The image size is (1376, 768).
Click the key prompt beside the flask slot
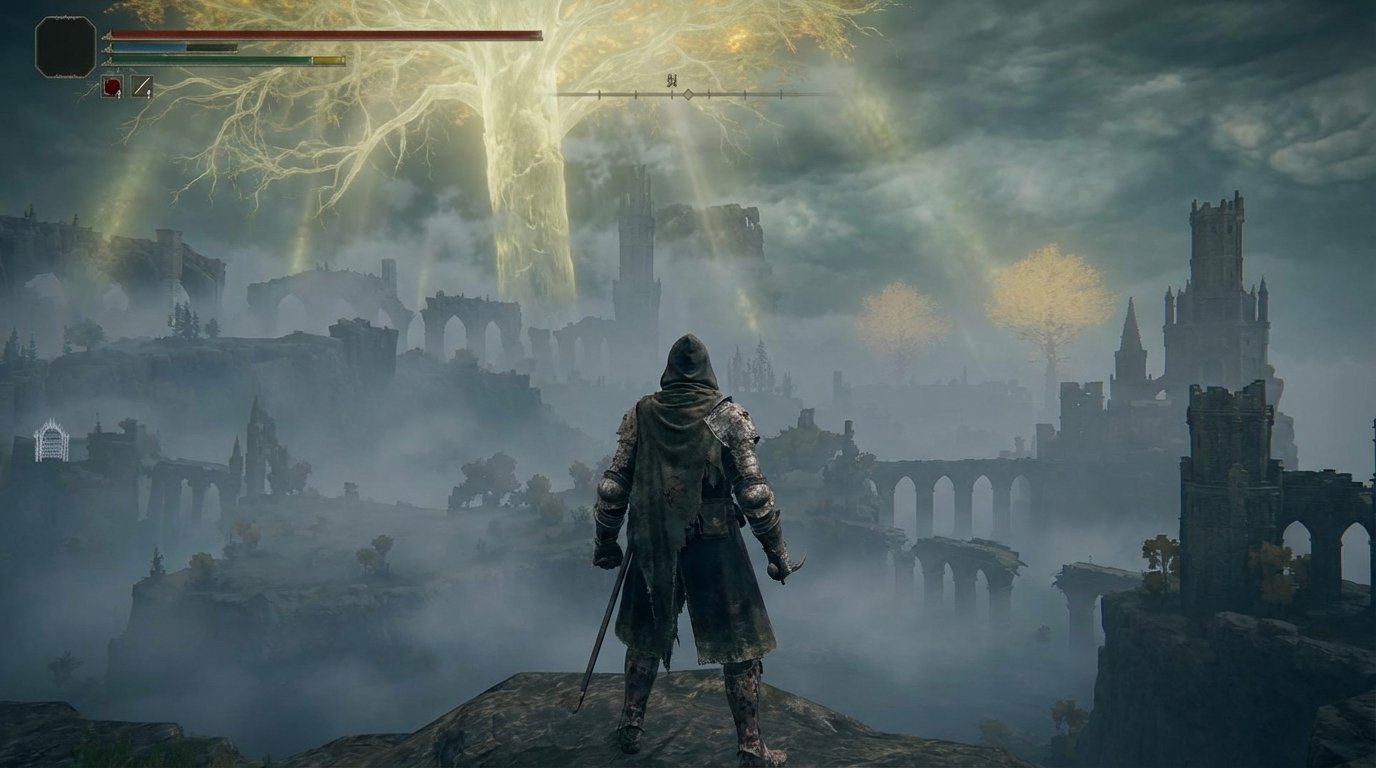[x=119, y=94]
